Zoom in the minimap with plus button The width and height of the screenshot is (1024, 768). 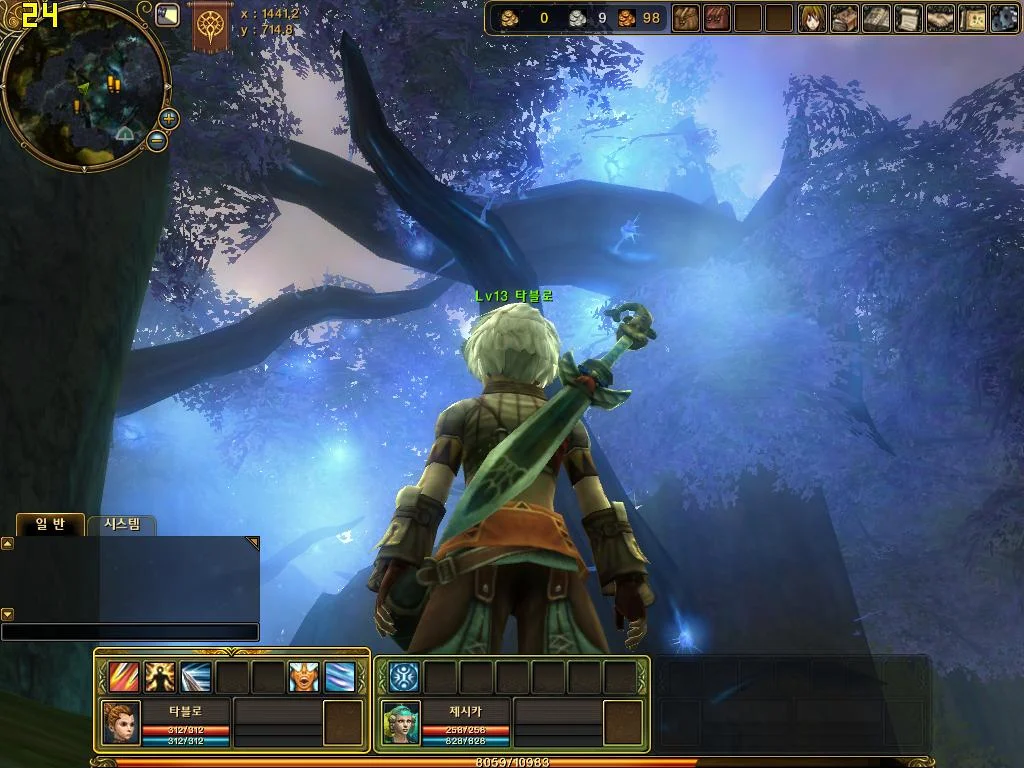click(169, 118)
